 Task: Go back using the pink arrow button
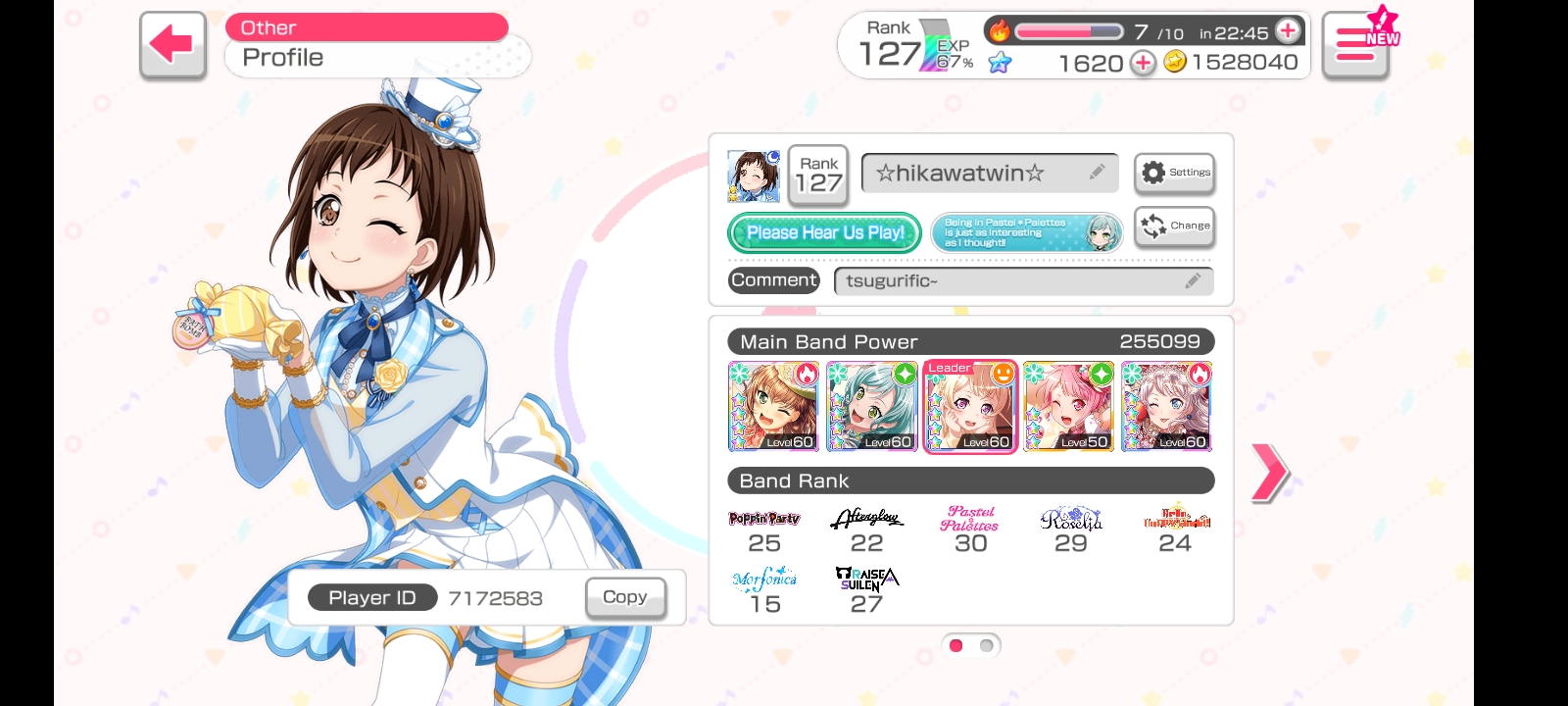coord(172,45)
